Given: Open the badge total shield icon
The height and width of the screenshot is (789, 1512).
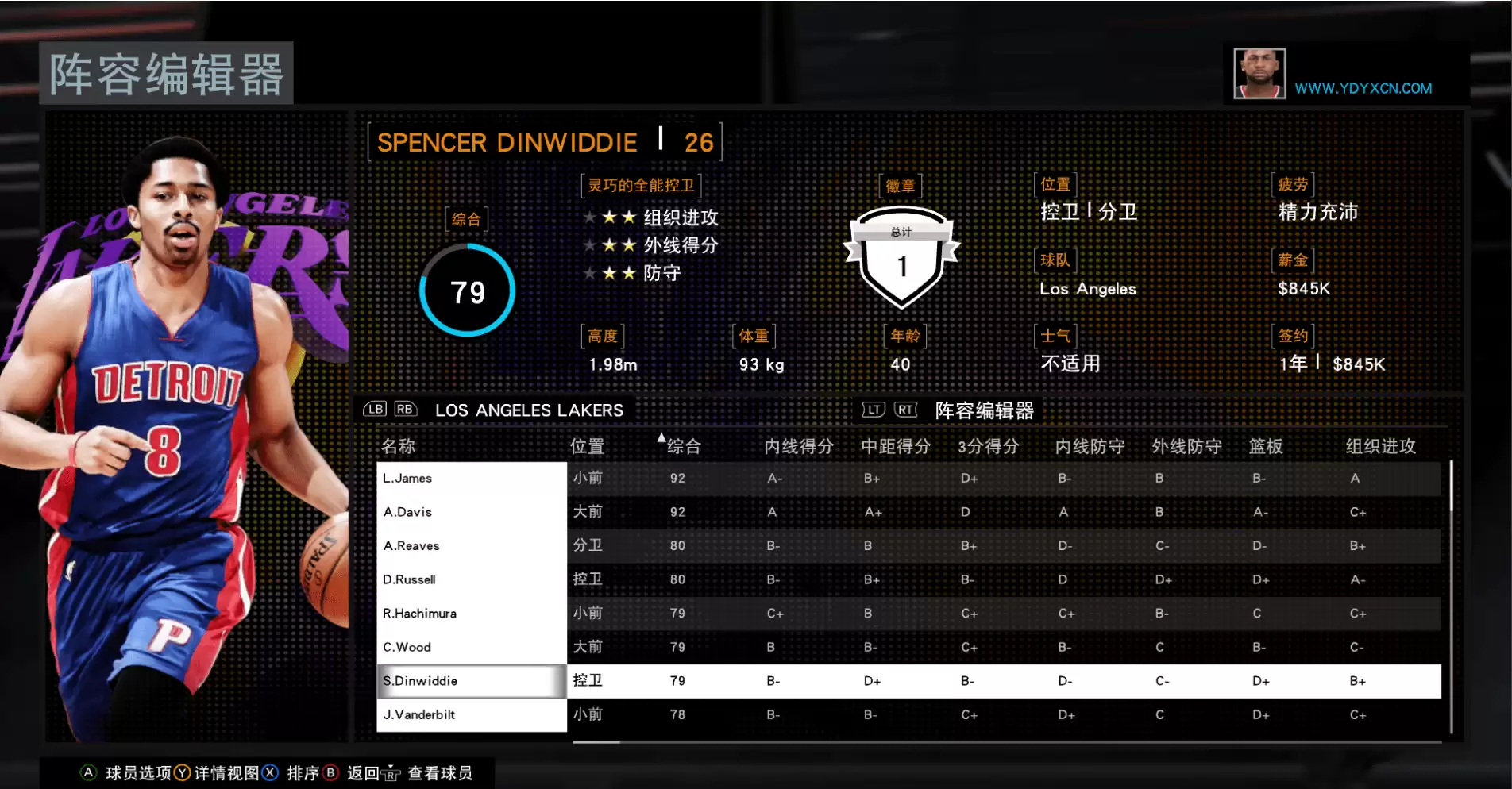Looking at the screenshot, I should [x=901, y=258].
